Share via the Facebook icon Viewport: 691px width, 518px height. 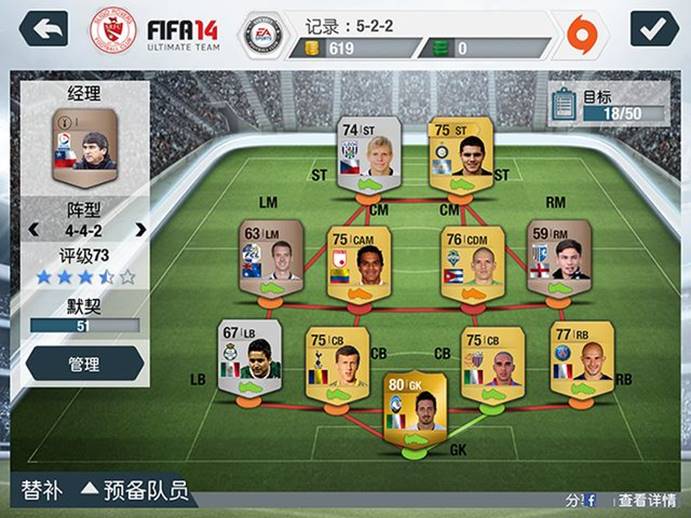click(590, 499)
